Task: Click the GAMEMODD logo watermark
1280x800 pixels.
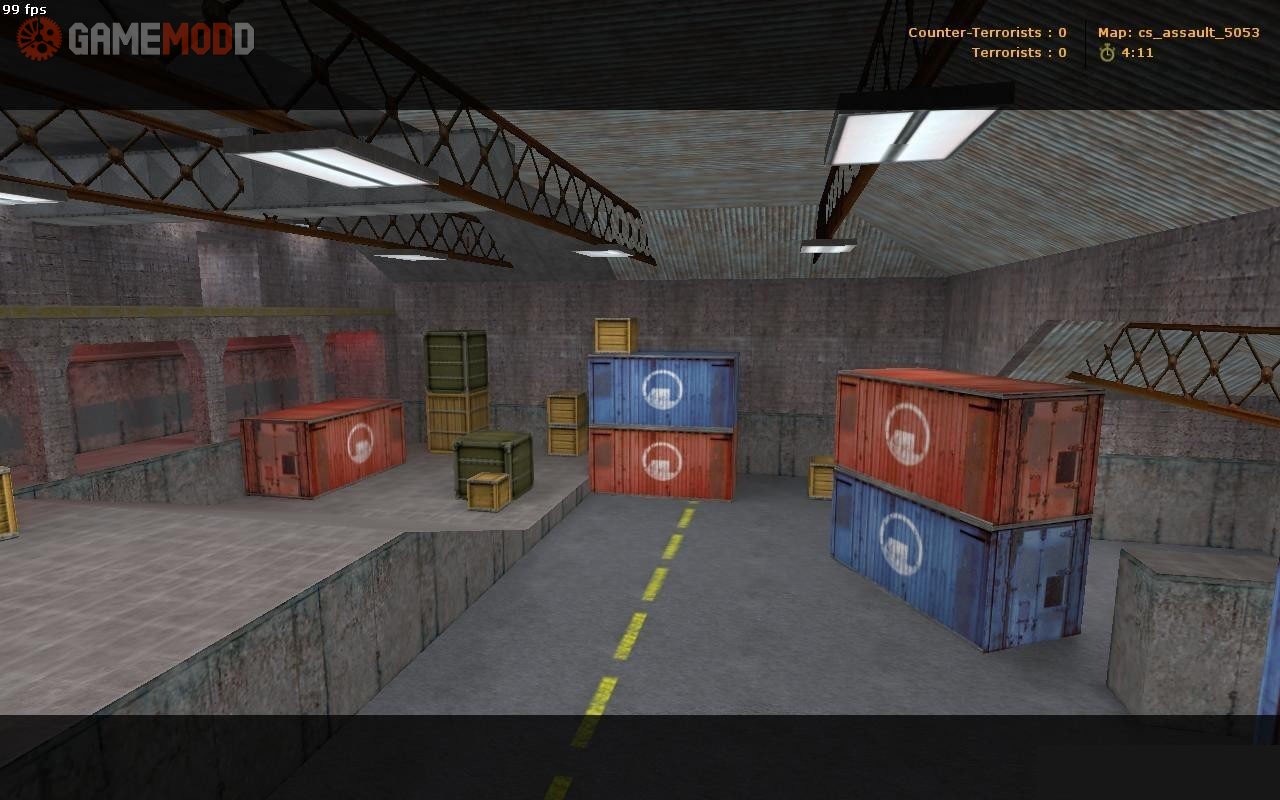Action: click(135, 39)
